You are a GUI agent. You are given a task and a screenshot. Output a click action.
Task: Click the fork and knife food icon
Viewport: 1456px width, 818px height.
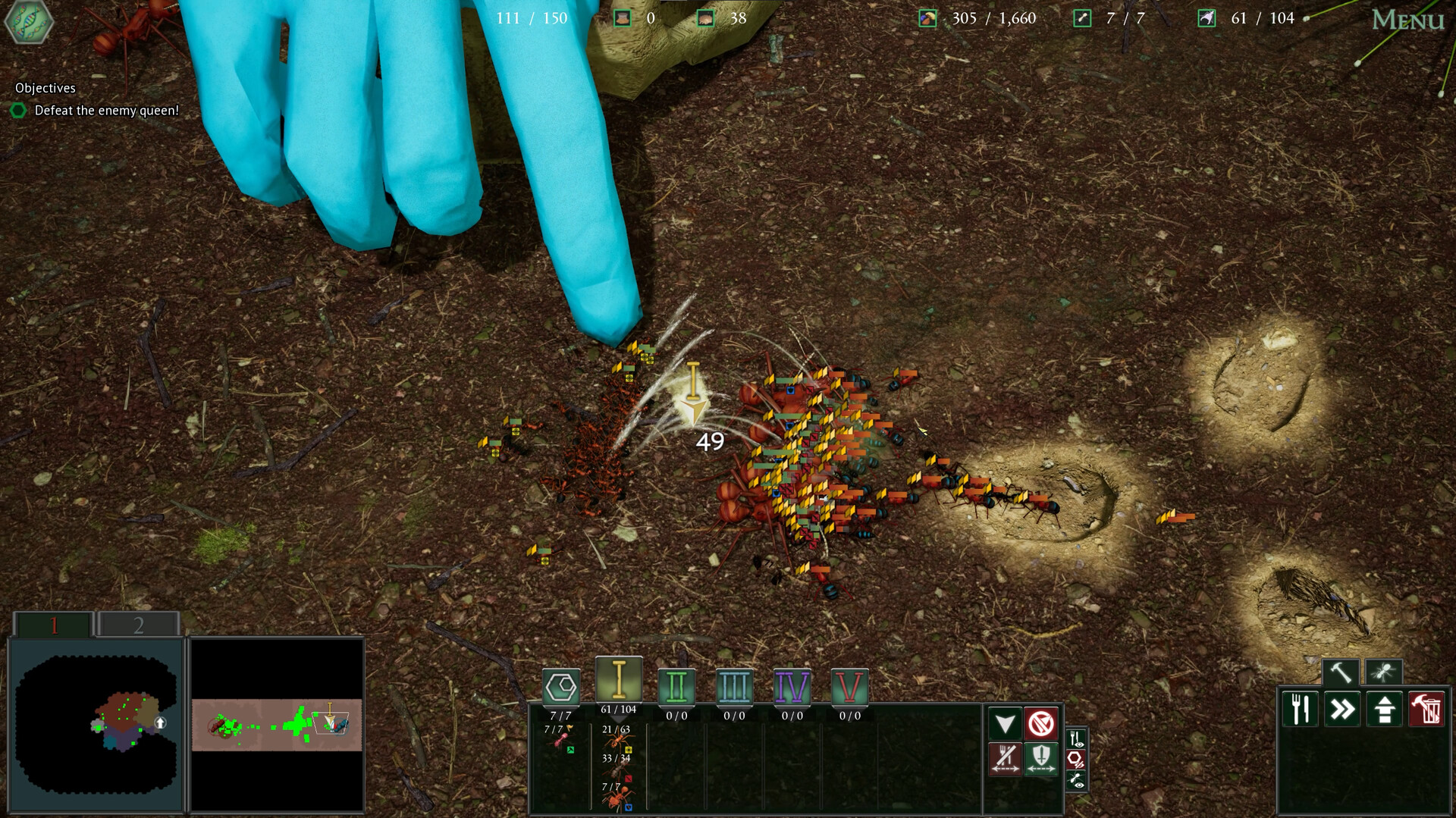coord(1299,708)
